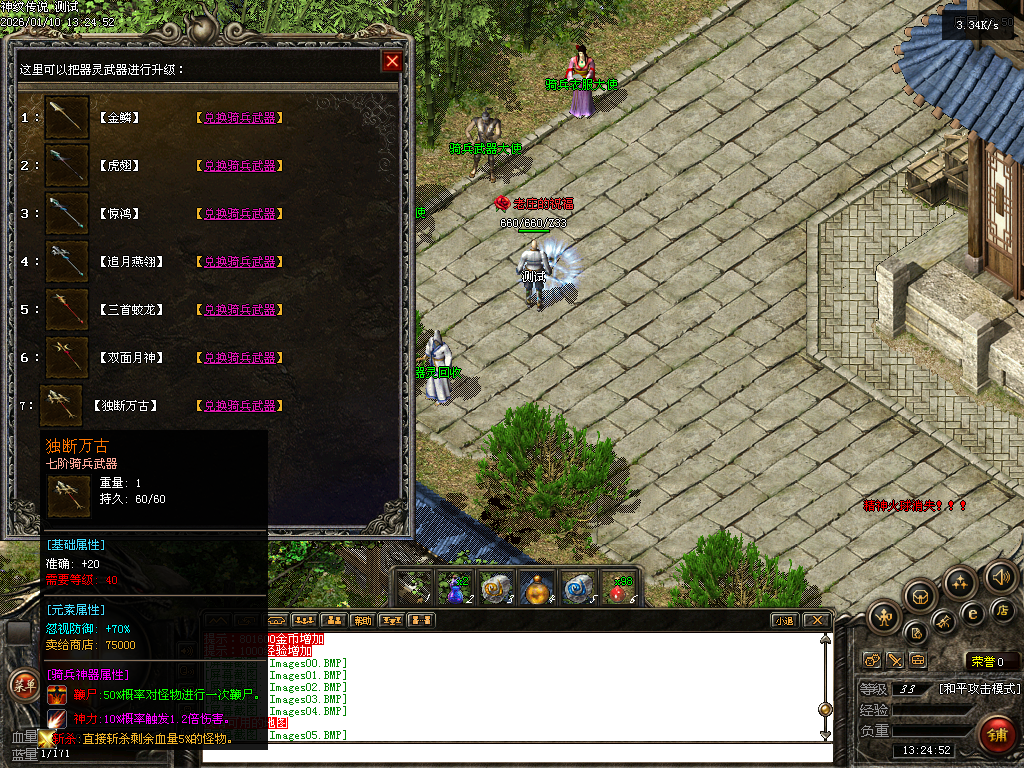Open the character panel round button
This screenshot has width=1024, height=768.
(885, 617)
